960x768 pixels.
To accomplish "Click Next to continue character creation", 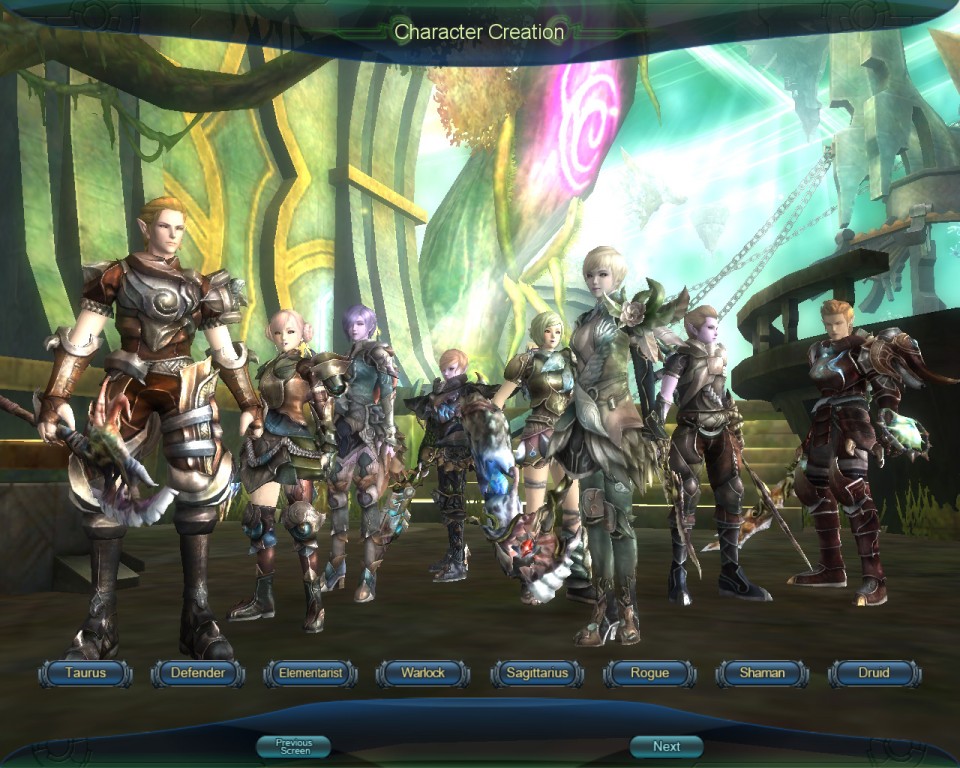I will click(x=666, y=746).
